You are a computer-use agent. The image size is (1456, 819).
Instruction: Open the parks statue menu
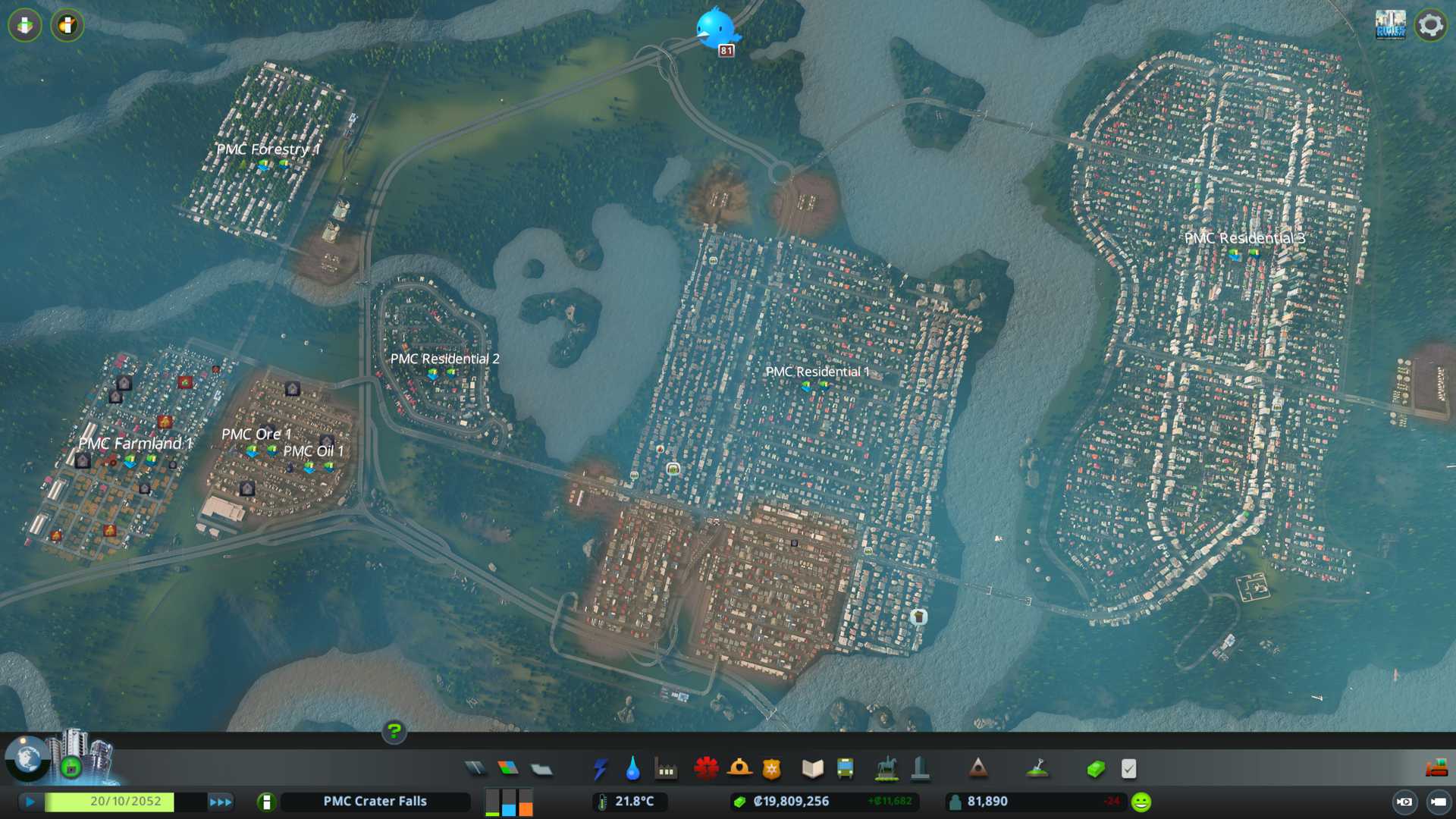[x=886, y=769]
